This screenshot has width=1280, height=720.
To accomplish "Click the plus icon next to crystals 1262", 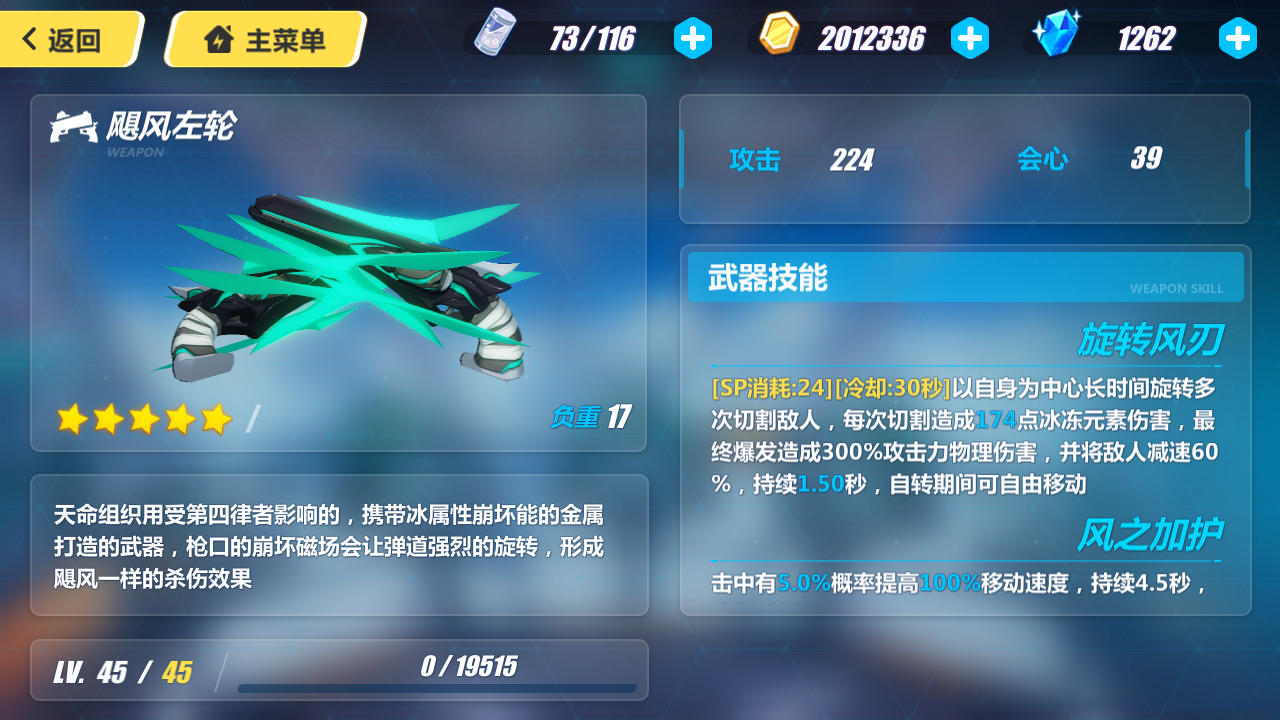I will point(1238,38).
